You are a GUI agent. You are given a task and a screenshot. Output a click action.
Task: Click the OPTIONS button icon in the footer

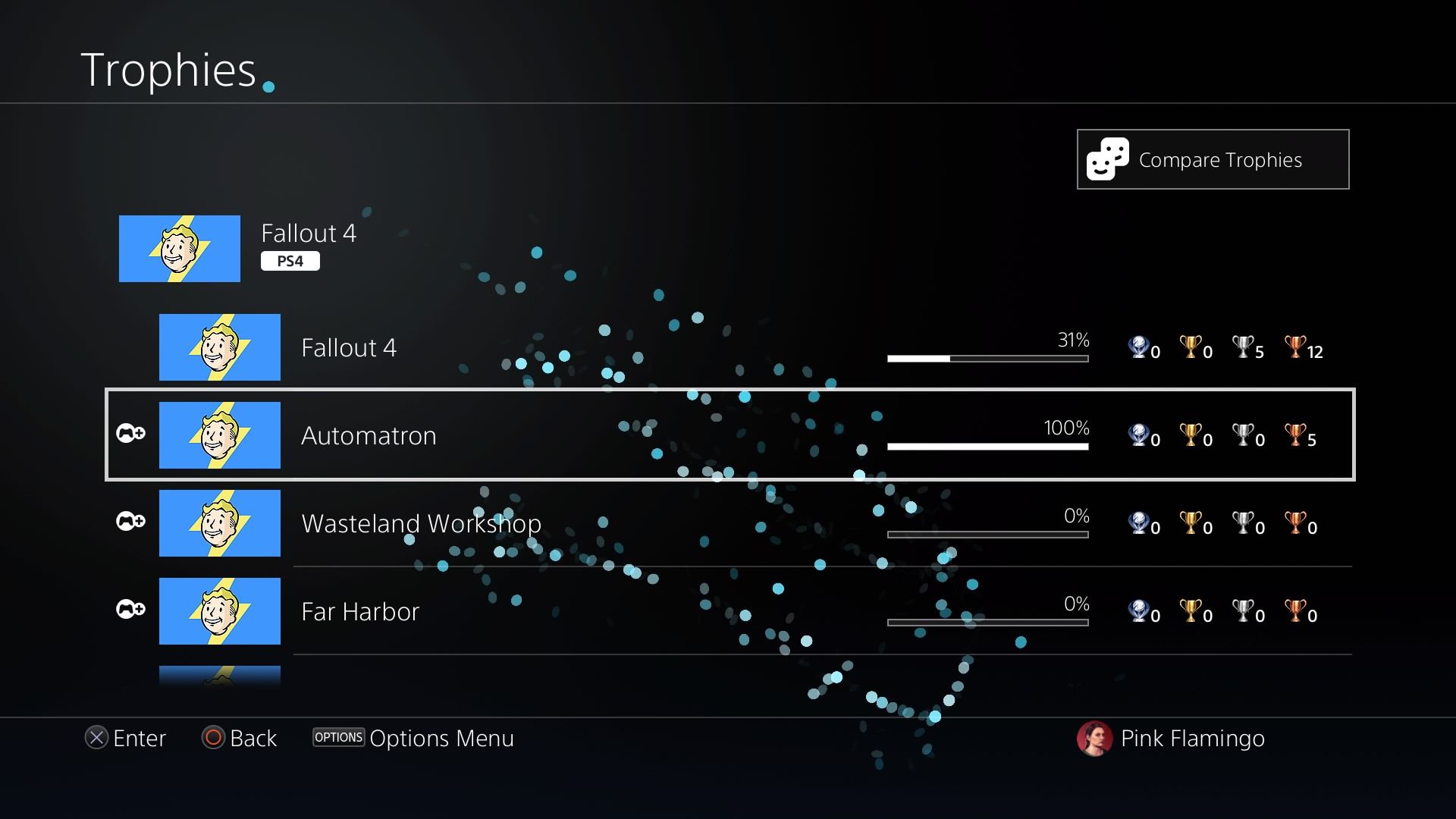click(338, 736)
